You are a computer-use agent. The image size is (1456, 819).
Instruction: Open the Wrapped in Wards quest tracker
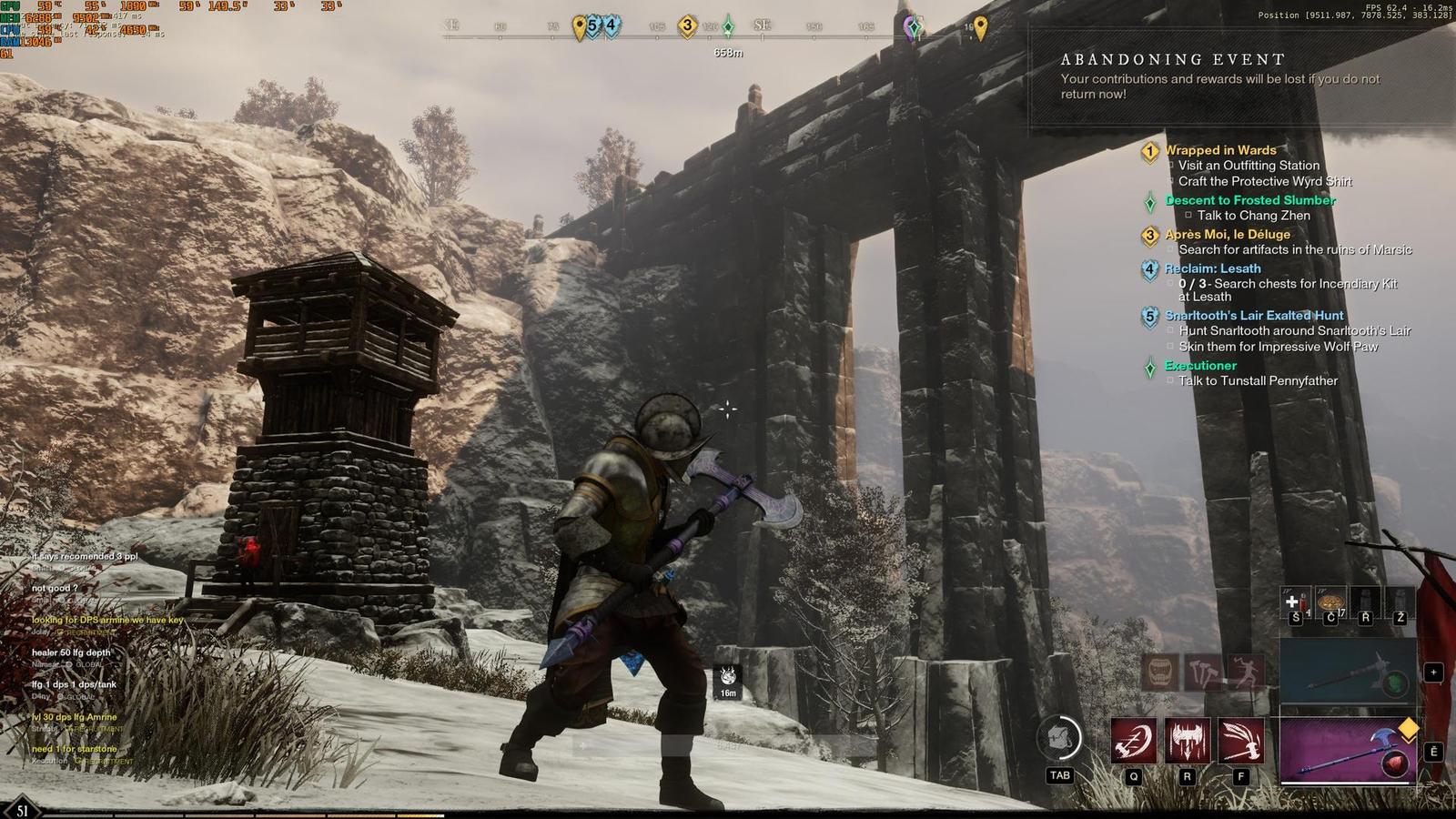coord(1220,150)
